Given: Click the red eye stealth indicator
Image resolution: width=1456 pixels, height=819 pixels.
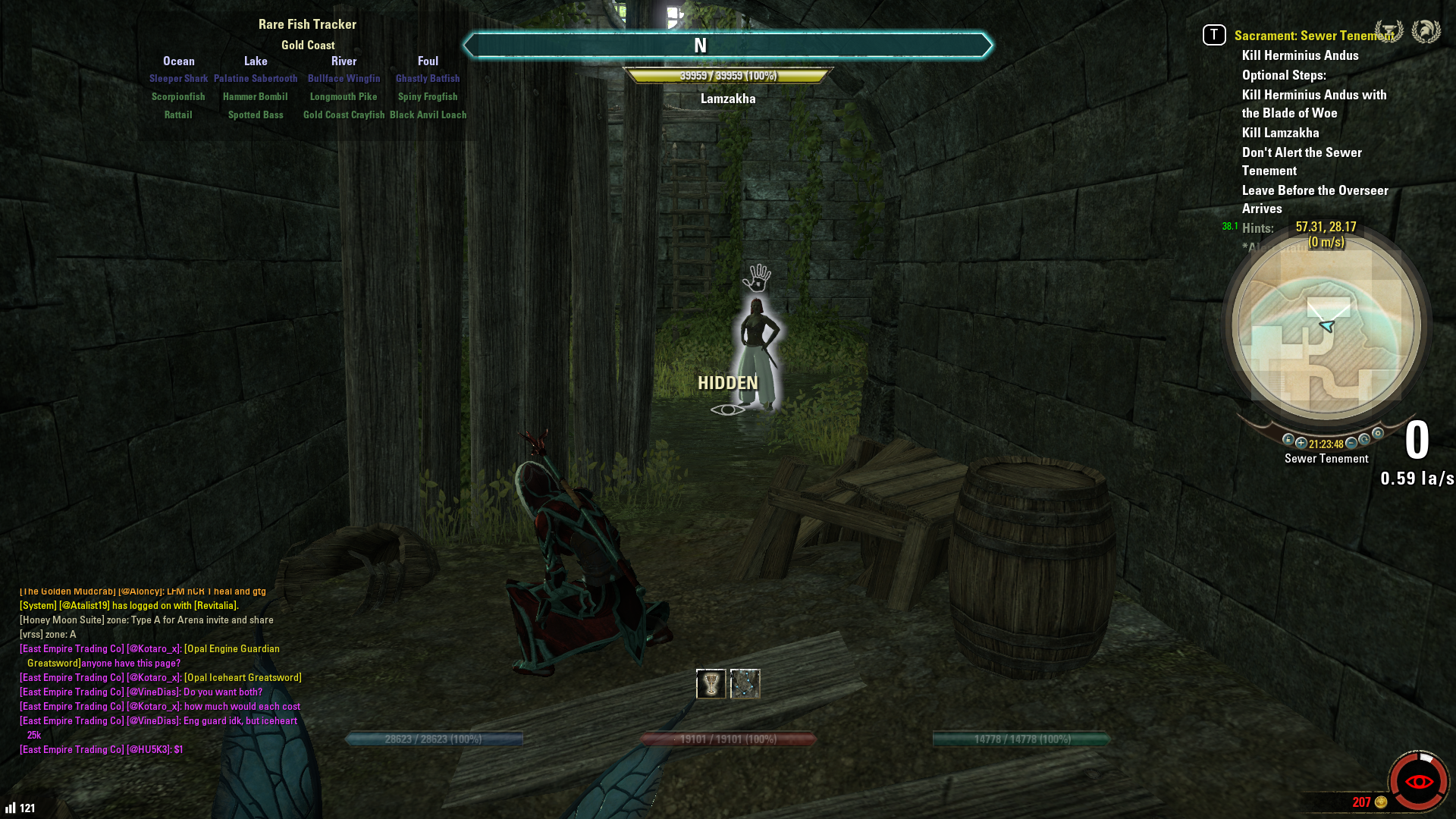Looking at the screenshot, I should pyautogui.click(x=1419, y=782).
